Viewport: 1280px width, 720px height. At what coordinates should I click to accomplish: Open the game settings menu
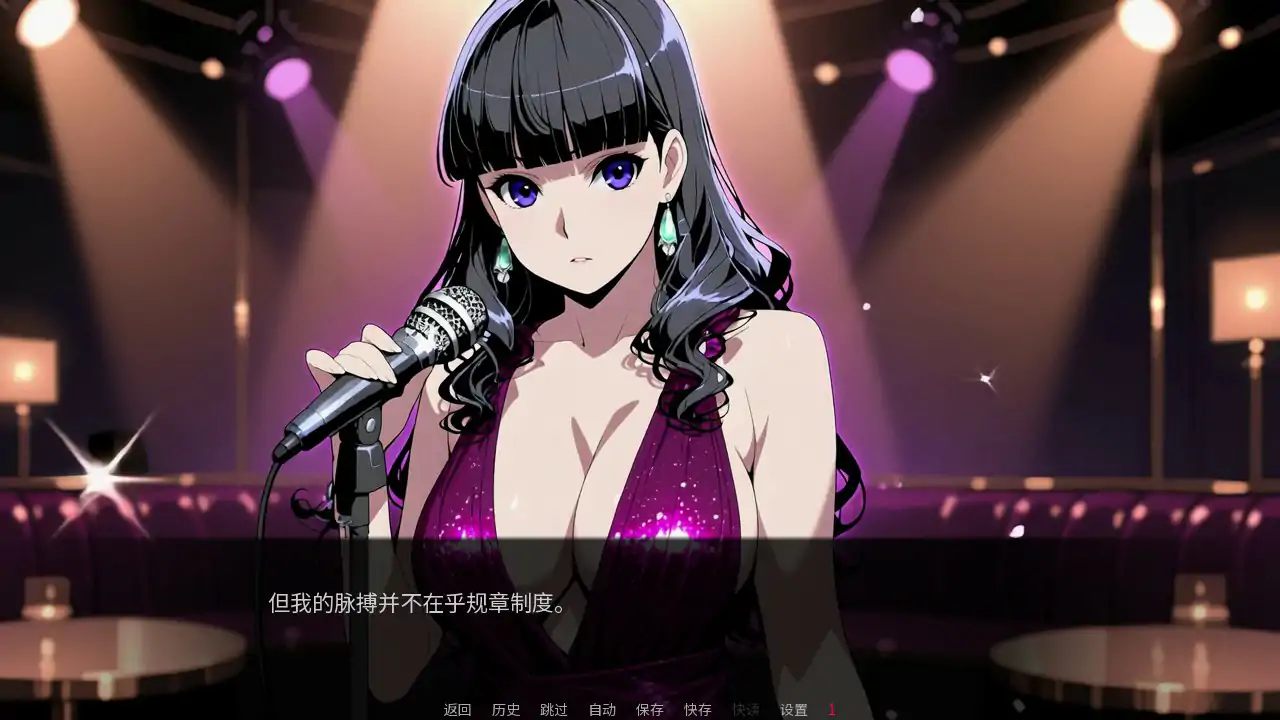[793, 710]
